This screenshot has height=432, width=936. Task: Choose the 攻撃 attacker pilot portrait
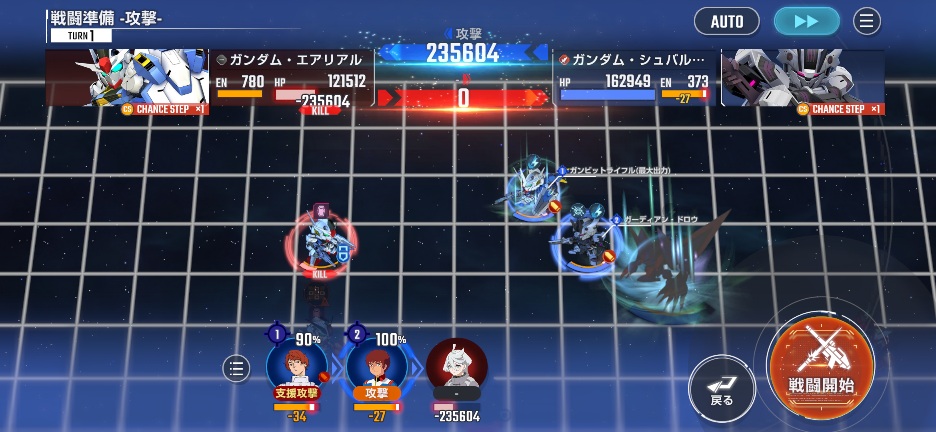376,367
